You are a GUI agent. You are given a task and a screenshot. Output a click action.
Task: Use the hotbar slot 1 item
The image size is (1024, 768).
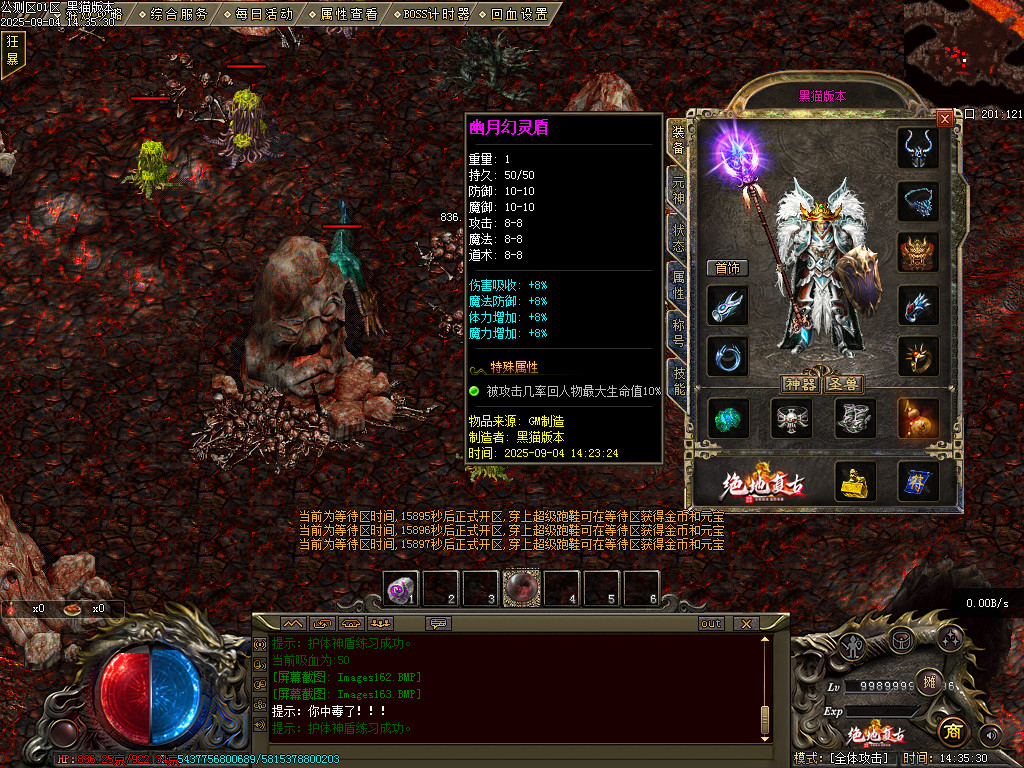click(x=402, y=588)
